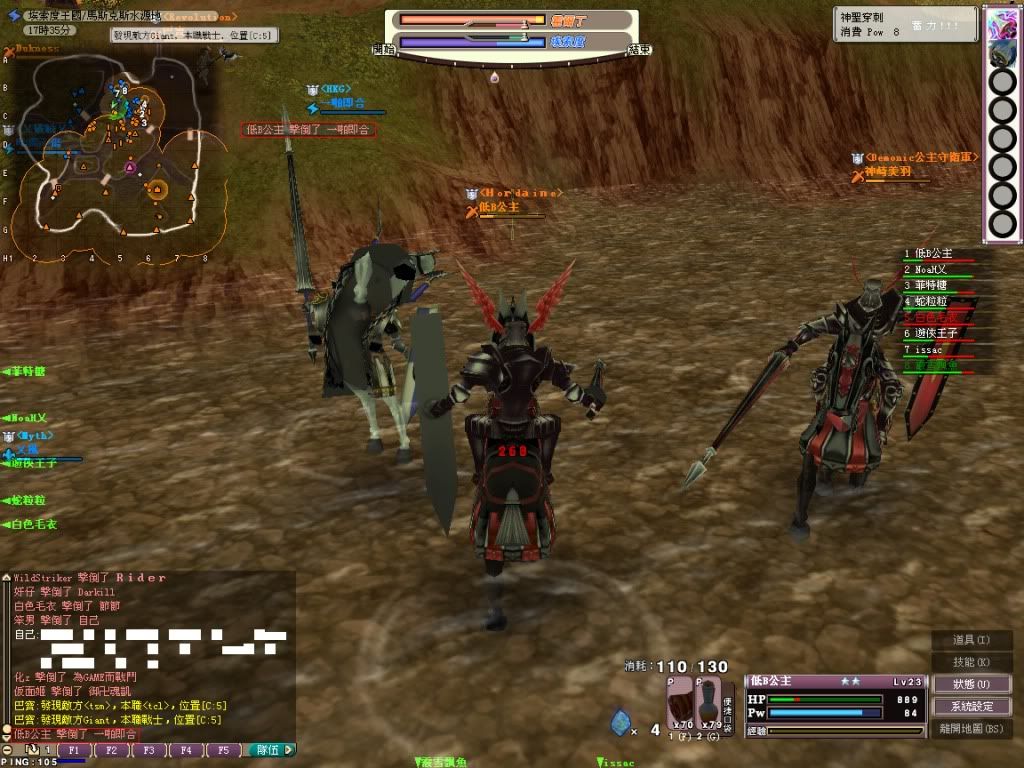Select the F1 chat shortcut tab

tap(74, 750)
